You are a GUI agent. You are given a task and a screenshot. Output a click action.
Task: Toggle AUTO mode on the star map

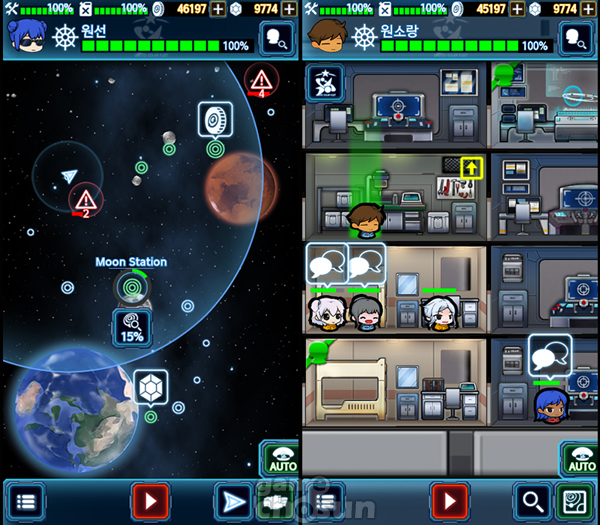(x=280, y=459)
